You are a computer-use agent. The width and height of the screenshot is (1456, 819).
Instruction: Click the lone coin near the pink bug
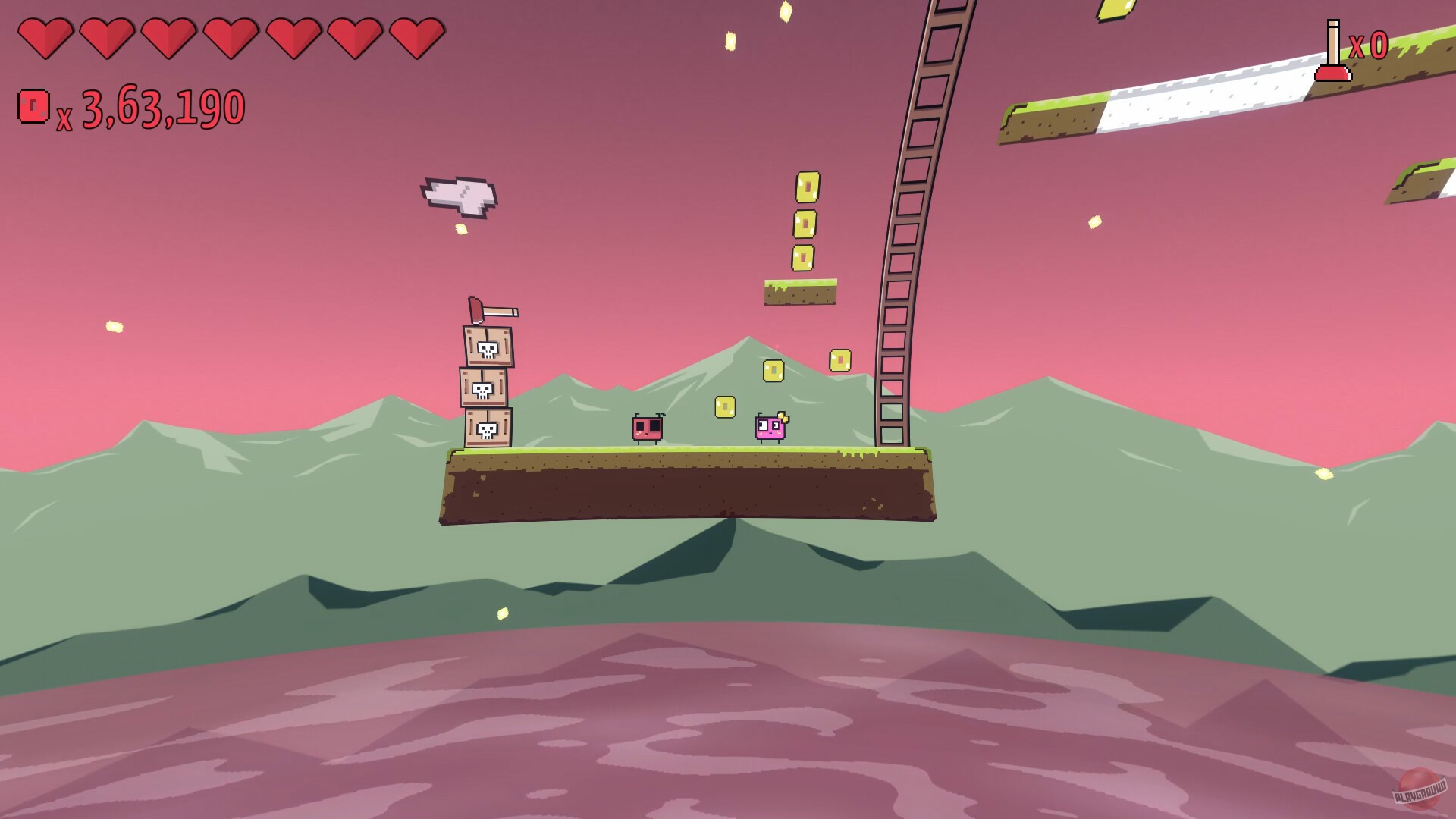click(x=724, y=407)
